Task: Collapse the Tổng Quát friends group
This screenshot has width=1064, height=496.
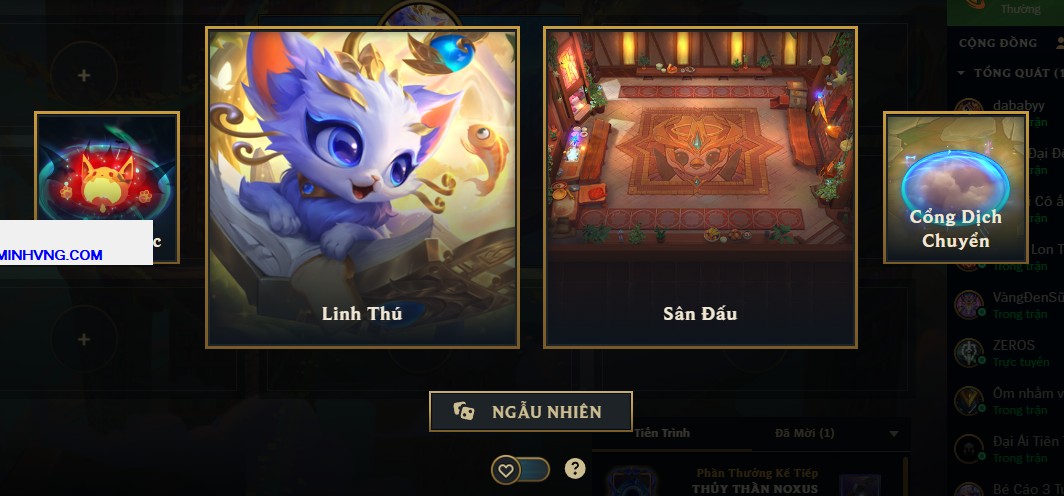Action: click(962, 73)
